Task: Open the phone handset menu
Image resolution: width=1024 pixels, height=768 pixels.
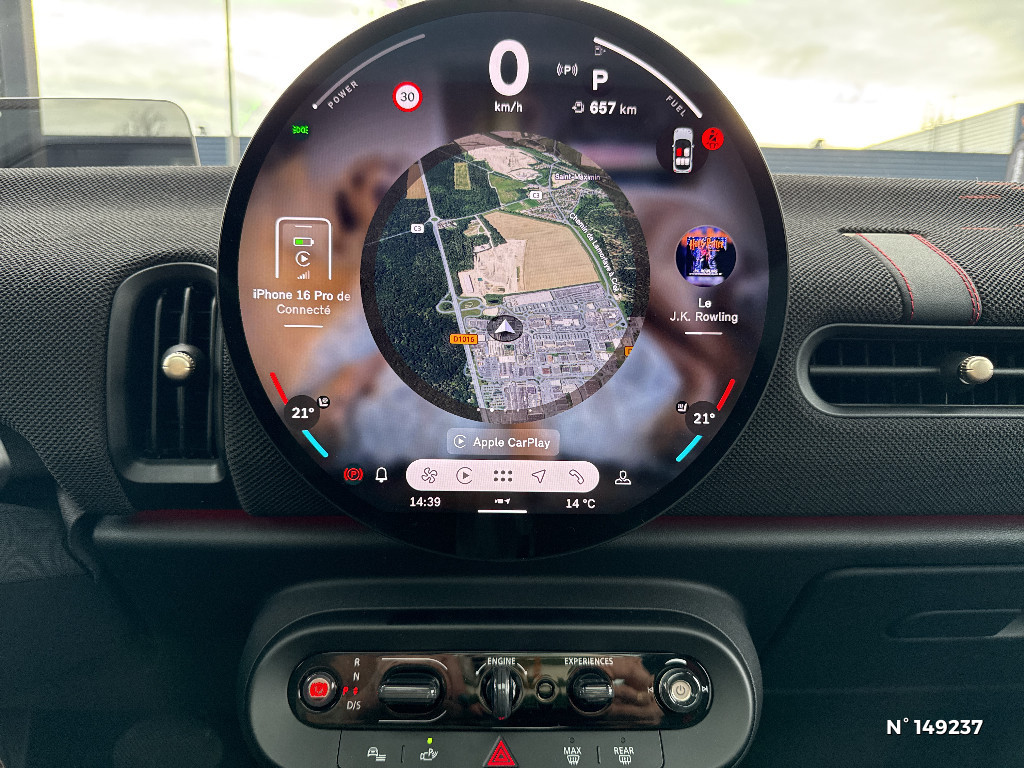Action: click(x=576, y=476)
